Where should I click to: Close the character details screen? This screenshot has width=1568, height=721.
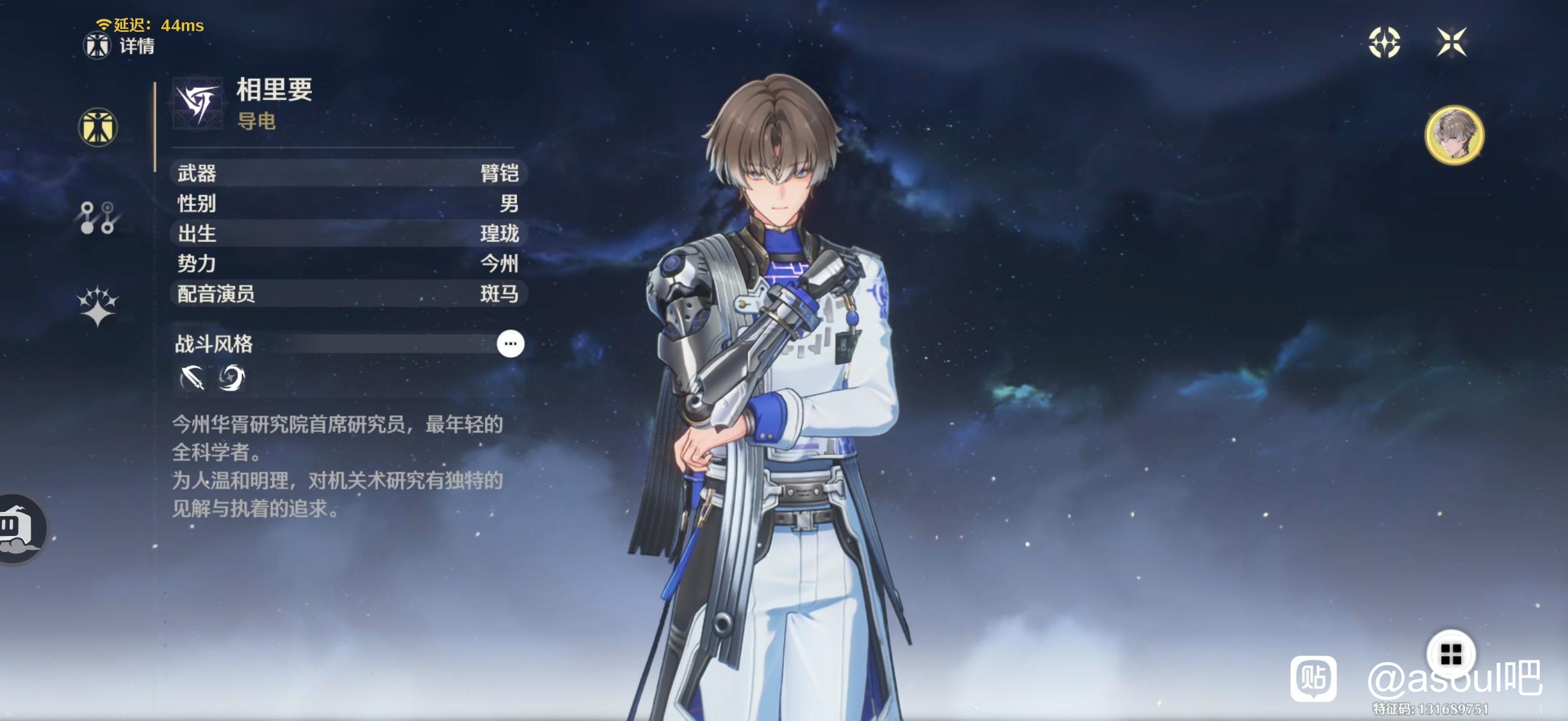1451,43
